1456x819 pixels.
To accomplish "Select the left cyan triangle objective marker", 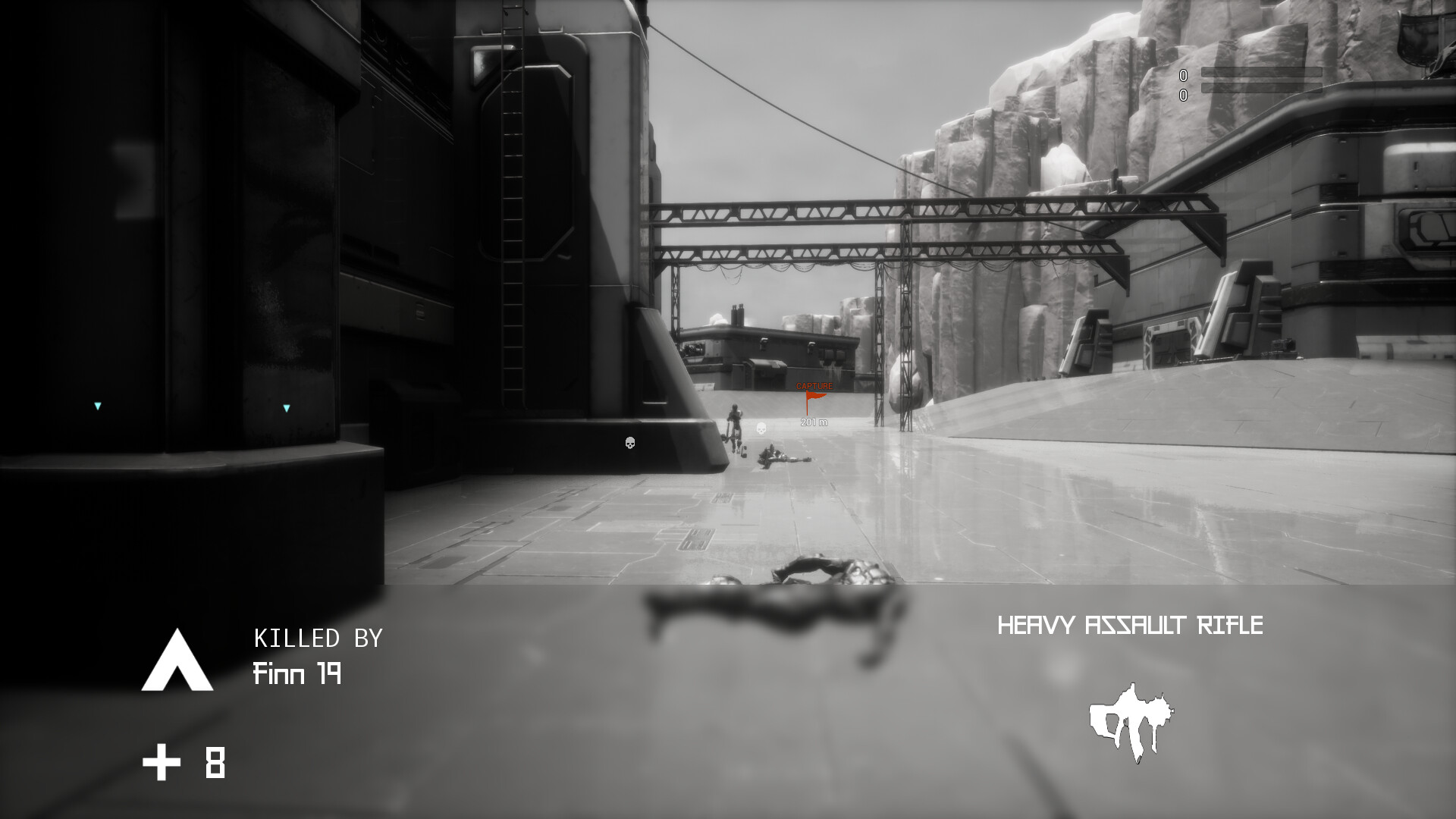I will 97,406.
